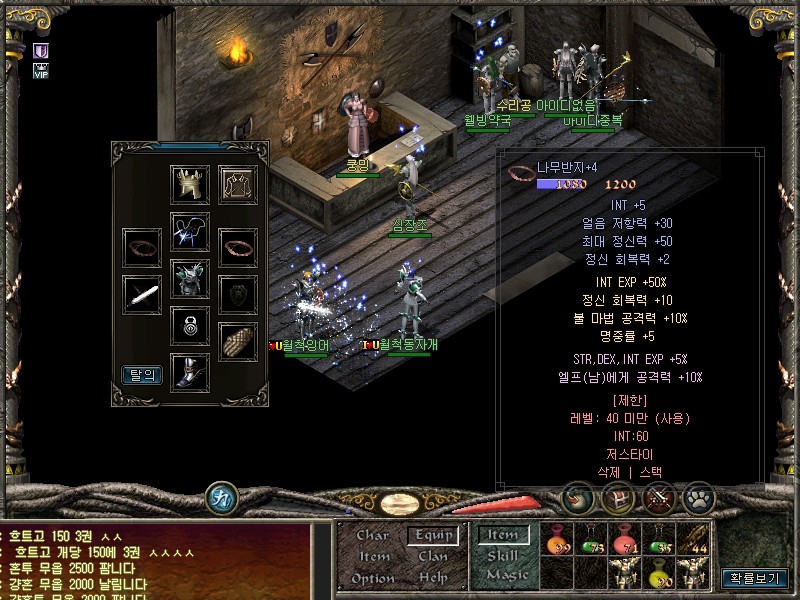This screenshot has height=600, width=800.
Task: Choose the body armor slot
Action: click(190, 278)
